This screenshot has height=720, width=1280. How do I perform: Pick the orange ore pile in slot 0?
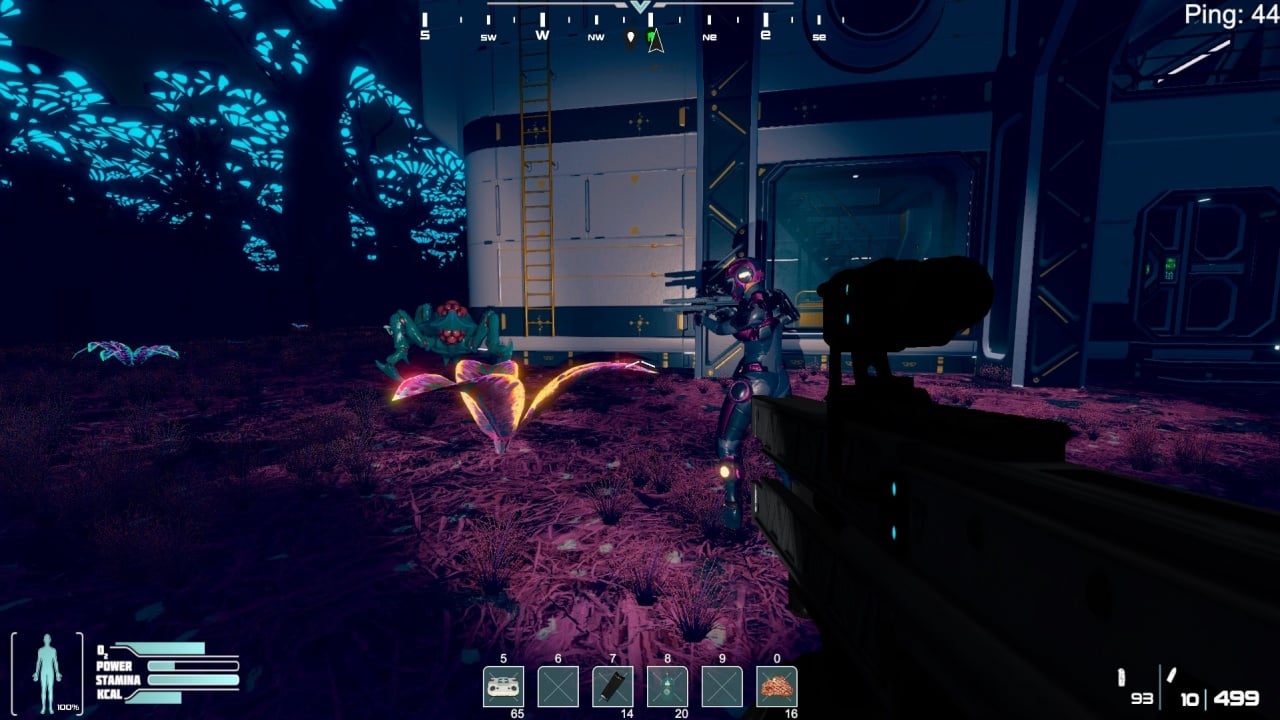tap(776, 687)
